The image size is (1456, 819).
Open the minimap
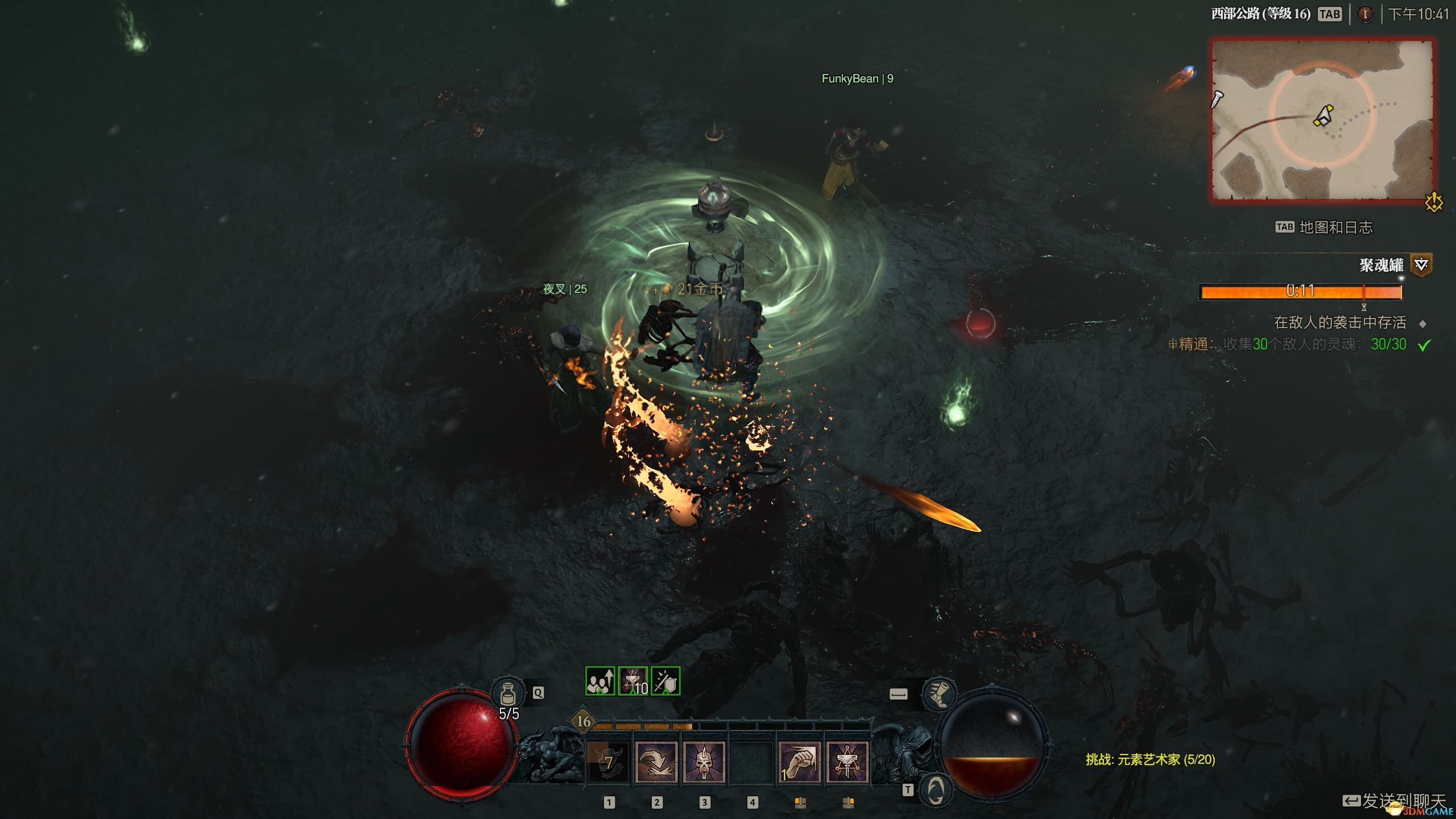point(1322,120)
